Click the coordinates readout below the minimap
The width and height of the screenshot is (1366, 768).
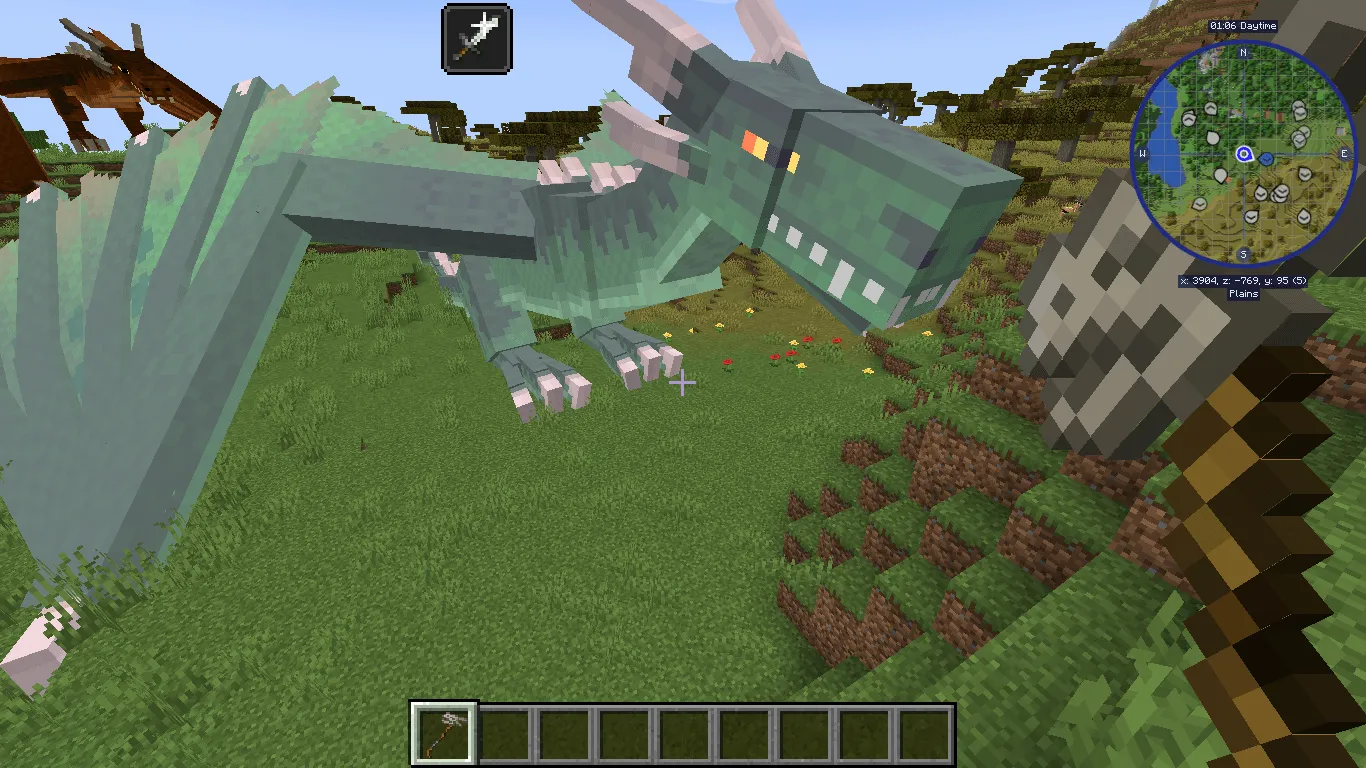pos(1243,280)
